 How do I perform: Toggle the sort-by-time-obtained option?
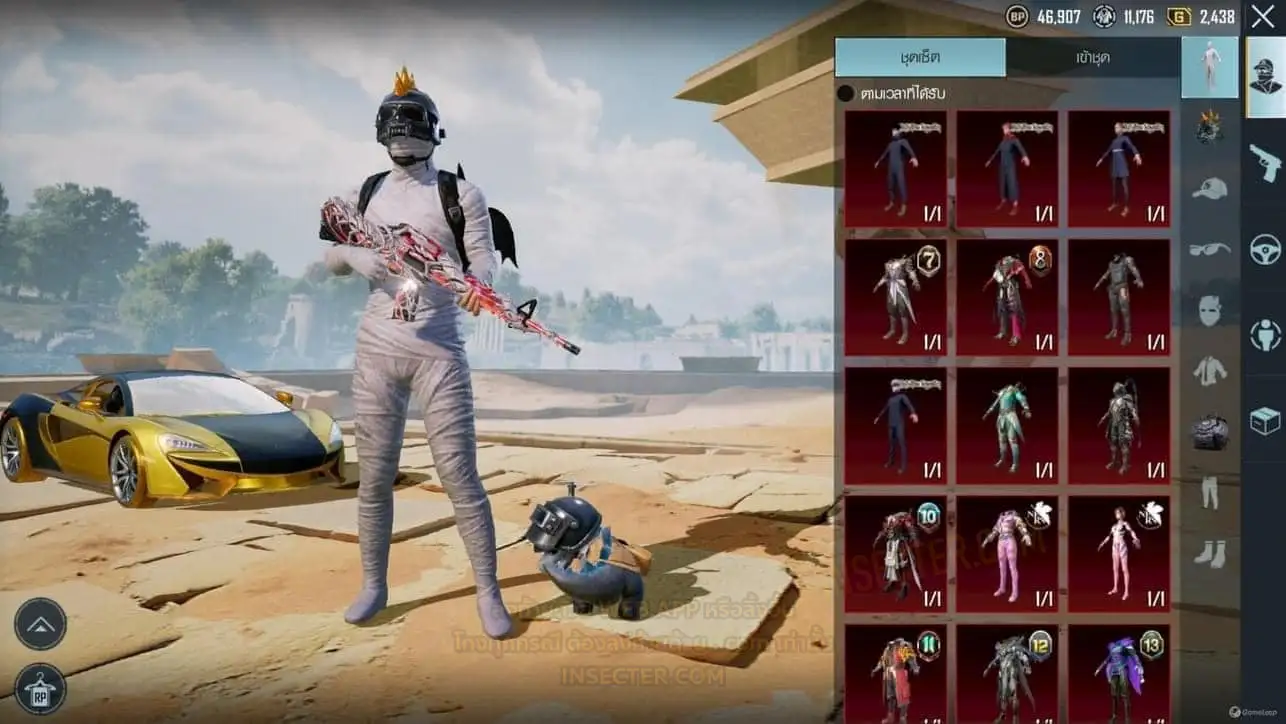point(846,94)
